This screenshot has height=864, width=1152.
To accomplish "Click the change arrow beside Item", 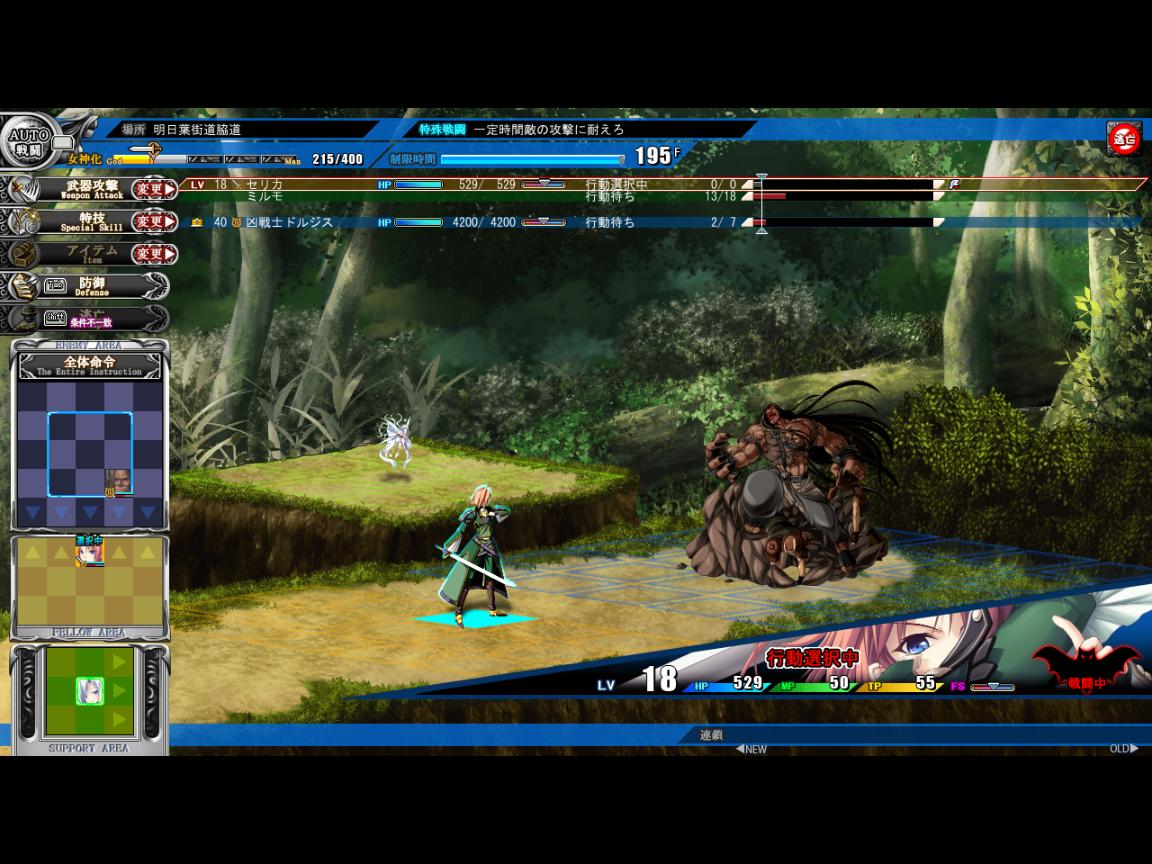I will pyautogui.click(x=154, y=254).
